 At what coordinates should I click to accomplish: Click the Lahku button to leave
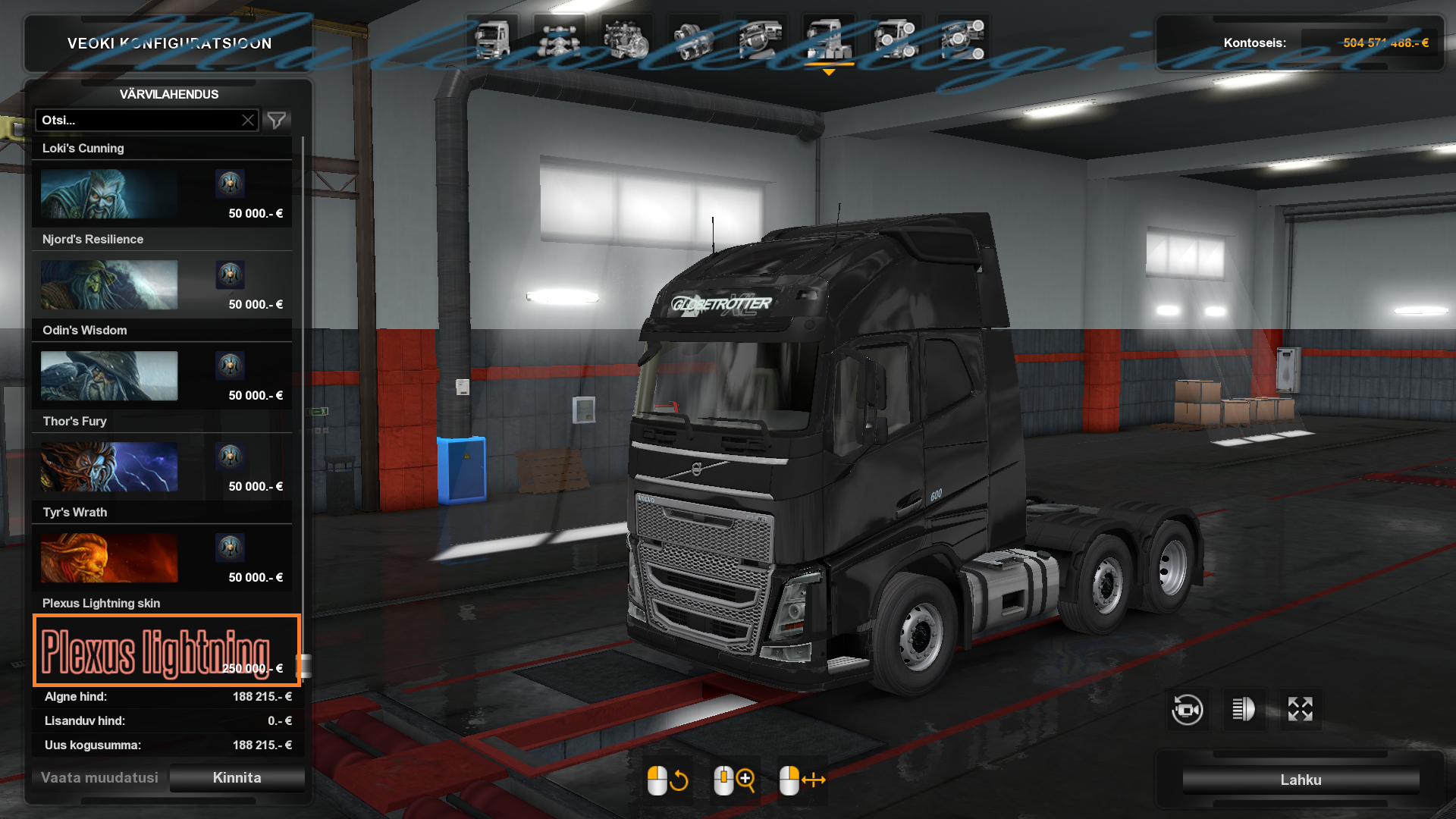tap(1301, 780)
